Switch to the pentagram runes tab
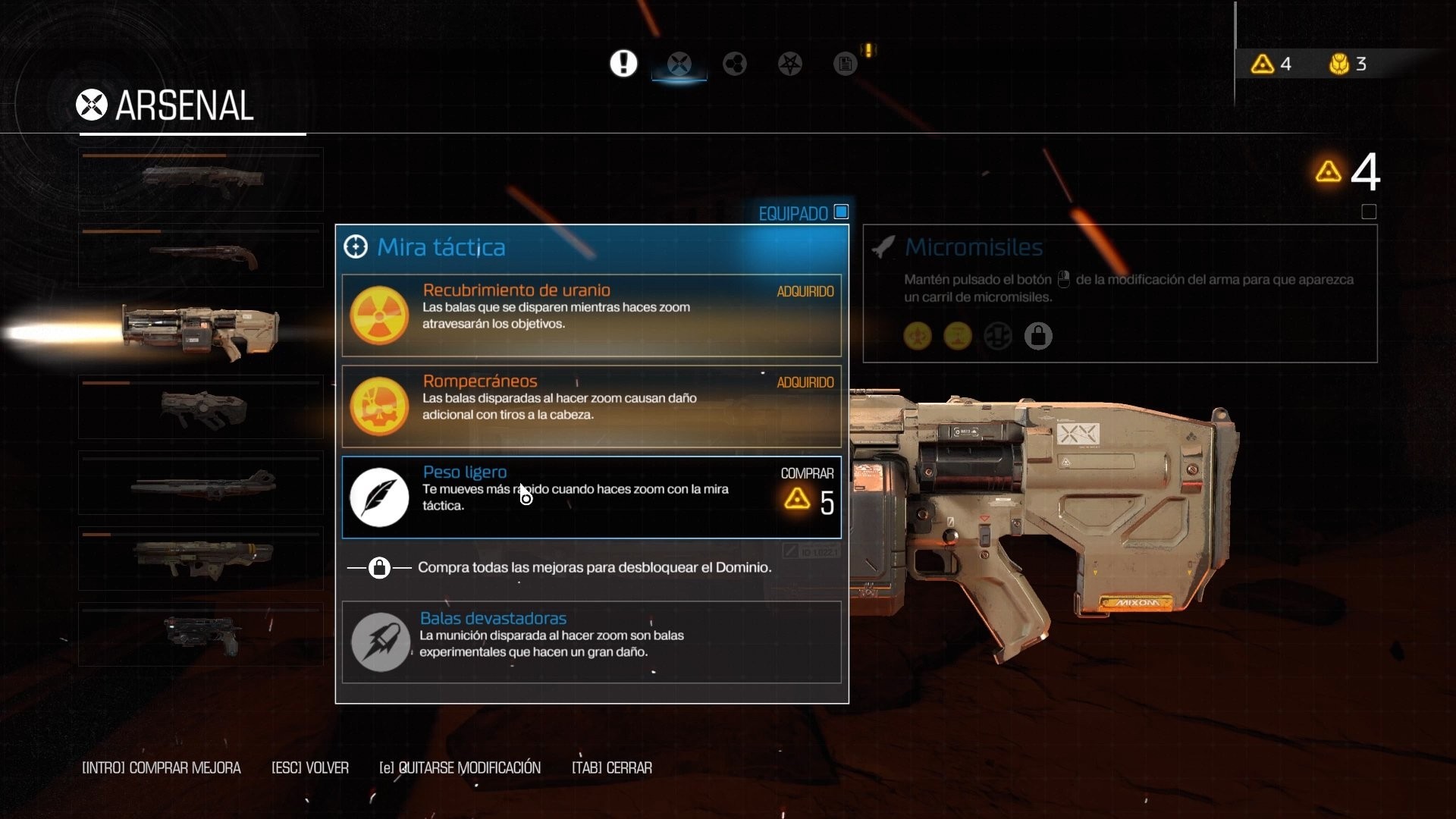Screen dimensions: 1456x819 pyautogui.click(x=790, y=64)
